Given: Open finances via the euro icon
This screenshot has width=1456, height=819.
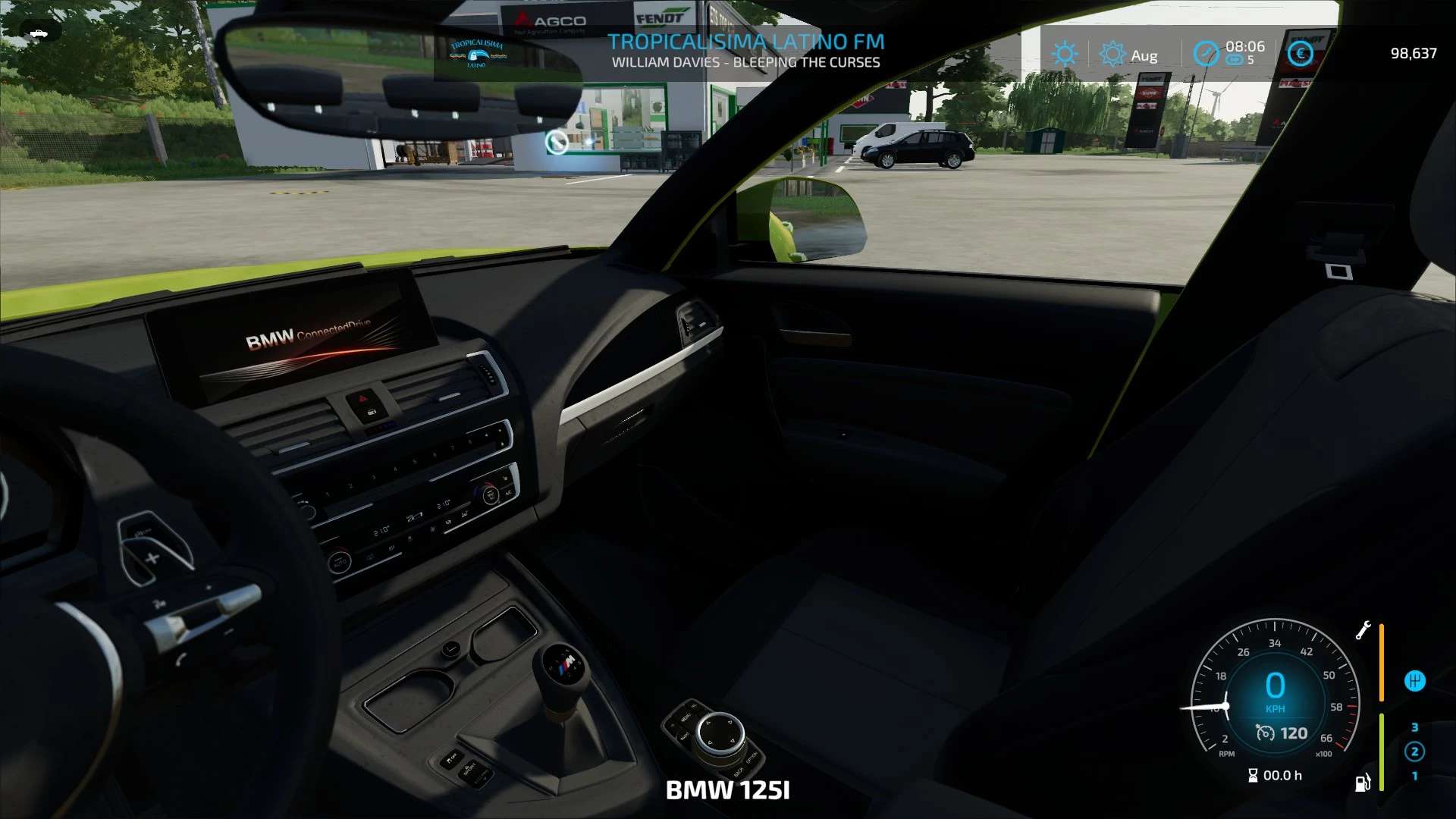Looking at the screenshot, I should coord(1301,54).
